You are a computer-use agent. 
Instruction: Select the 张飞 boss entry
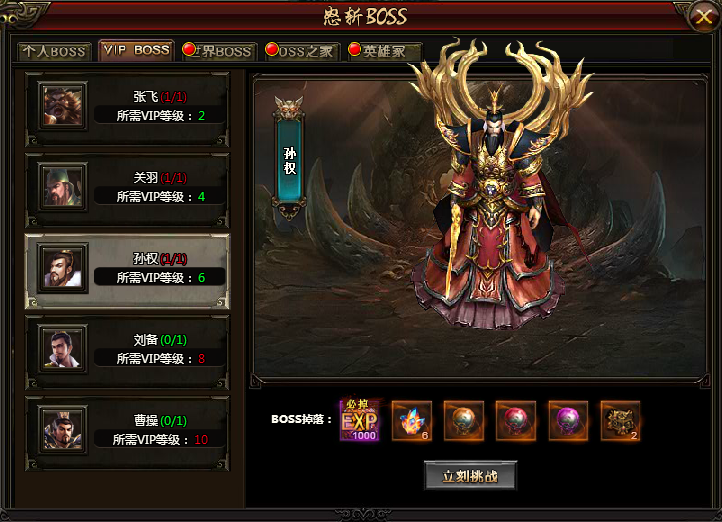pos(127,105)
